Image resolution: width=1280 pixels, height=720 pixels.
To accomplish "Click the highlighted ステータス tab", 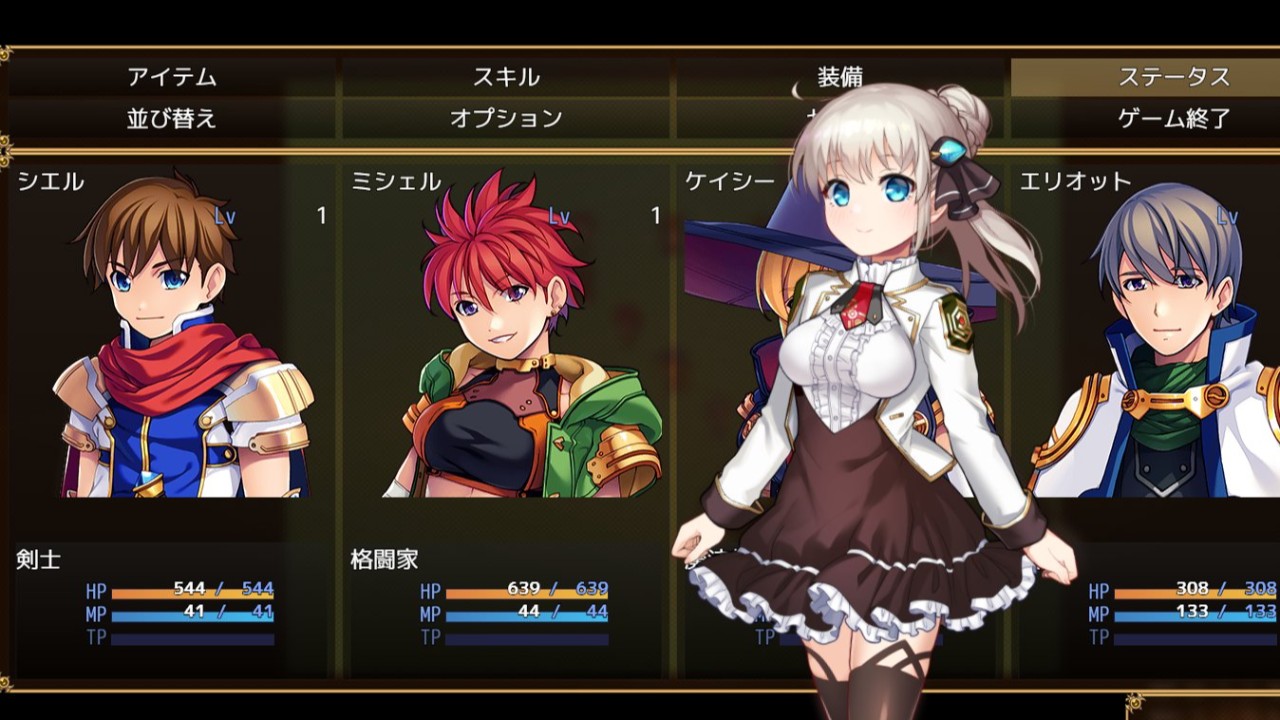I will [x=1175, y=75].
